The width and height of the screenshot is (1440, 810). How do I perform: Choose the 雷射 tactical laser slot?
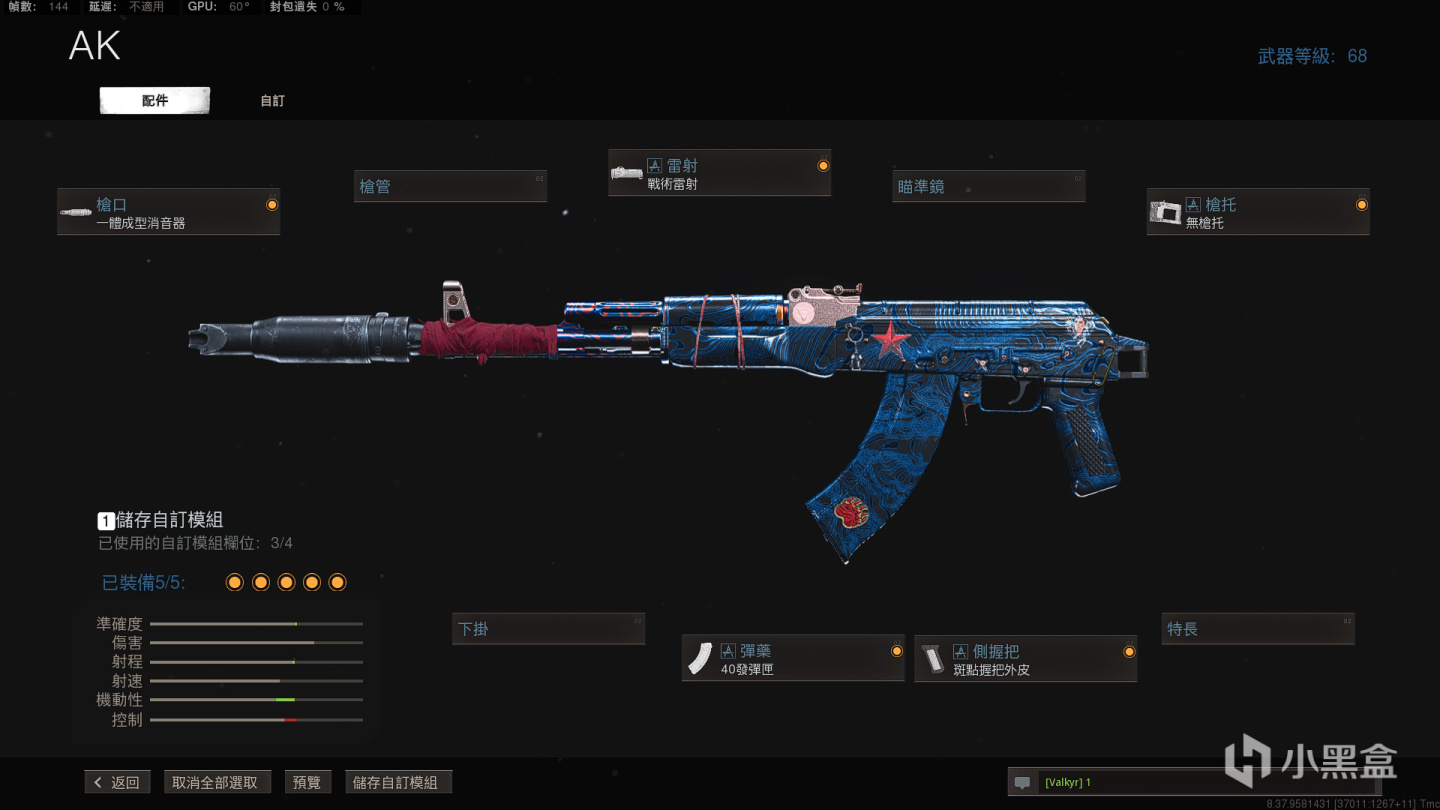click(720, 174)
